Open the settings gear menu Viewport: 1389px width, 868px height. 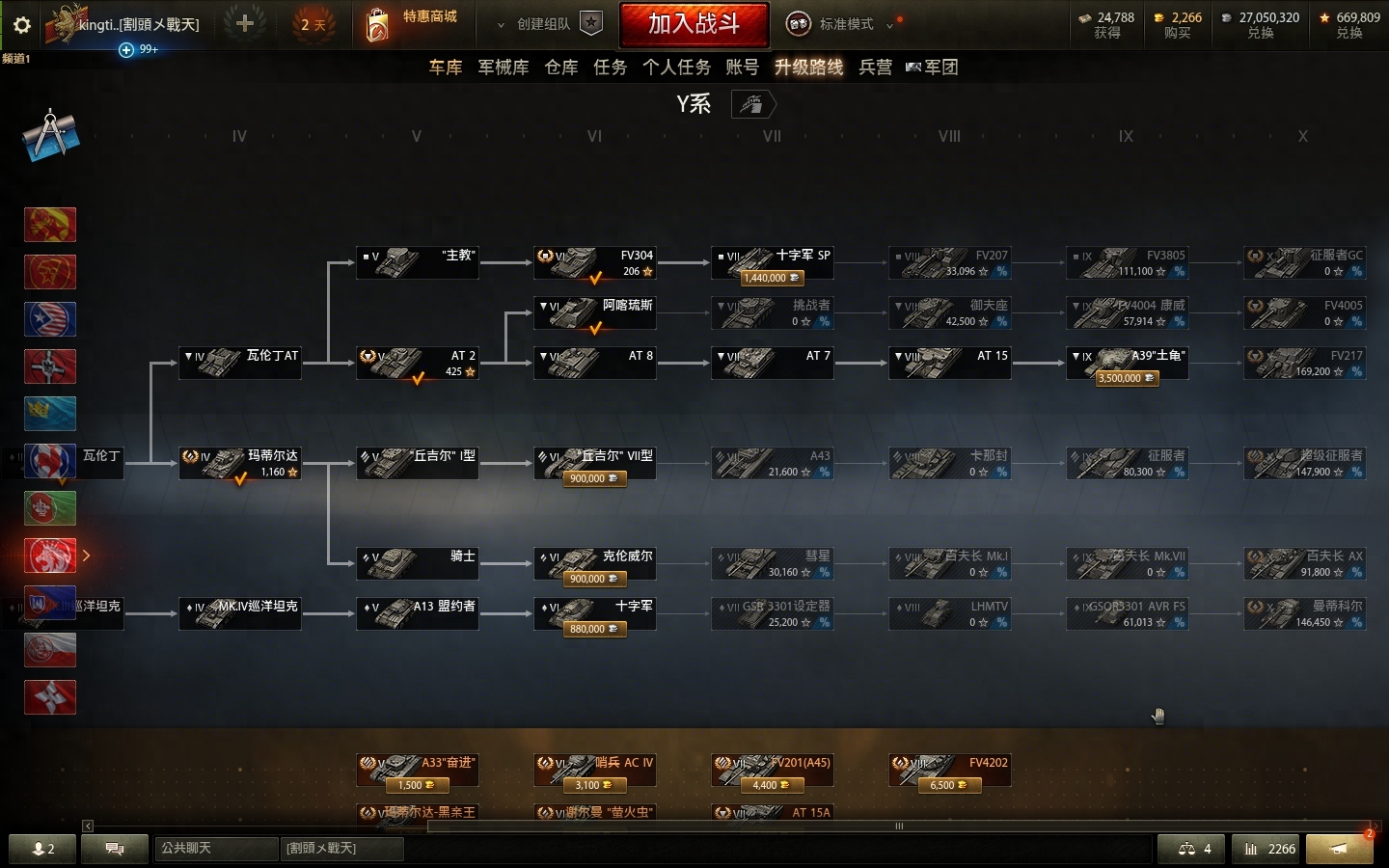[x=21, y=25]
